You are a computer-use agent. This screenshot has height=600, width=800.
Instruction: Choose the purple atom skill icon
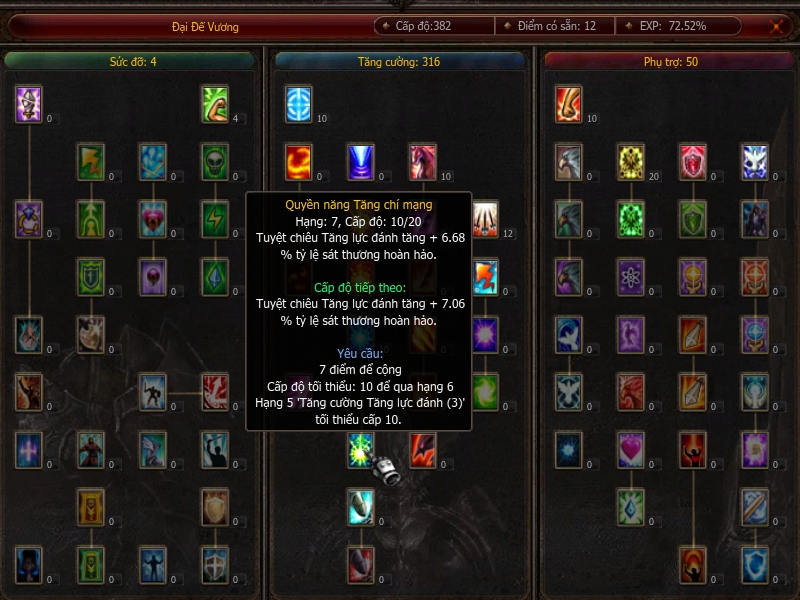pos(631,275)
